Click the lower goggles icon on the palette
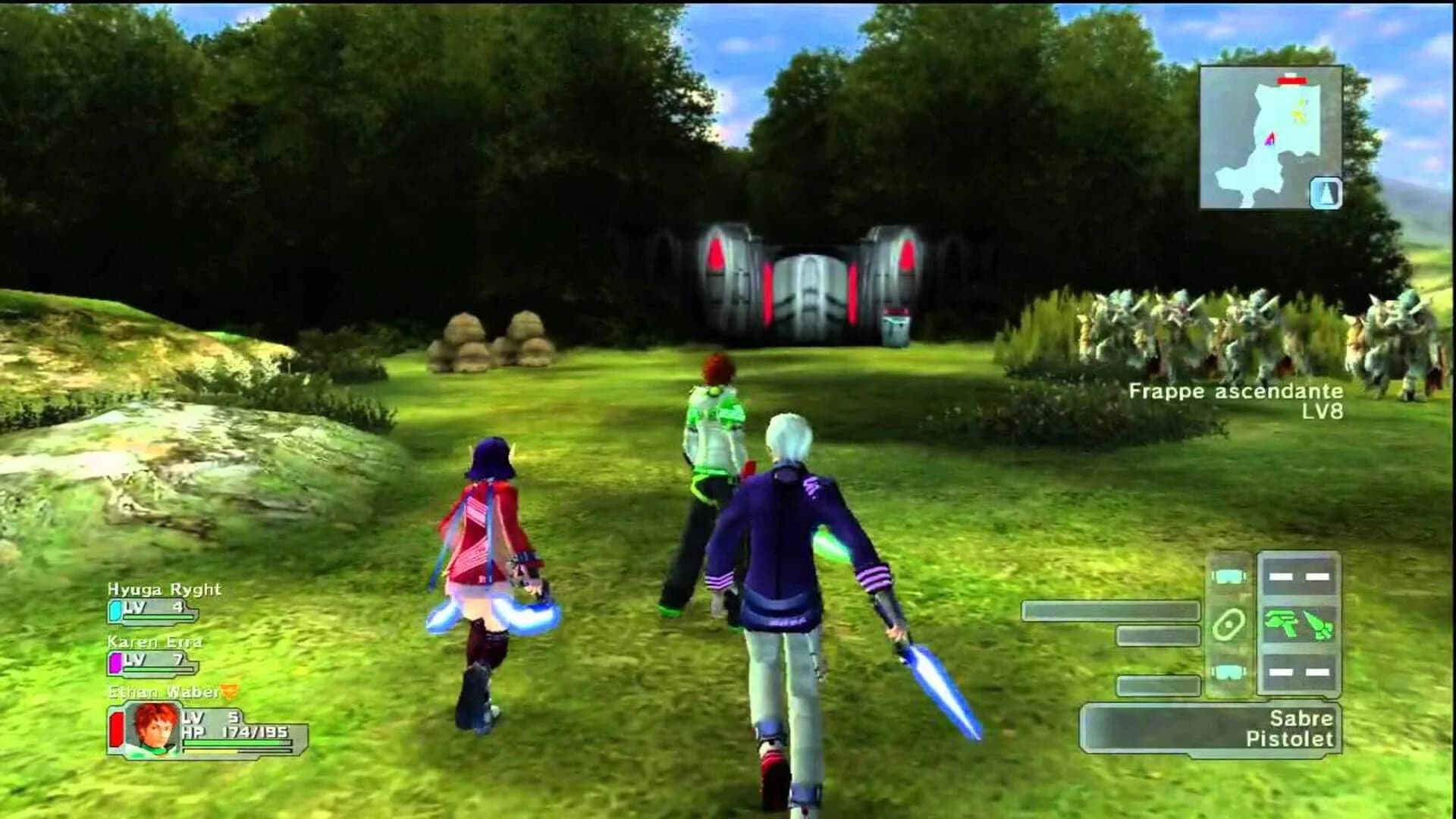The height and width of the screenshot is (819, 1456). (1229, 672)
